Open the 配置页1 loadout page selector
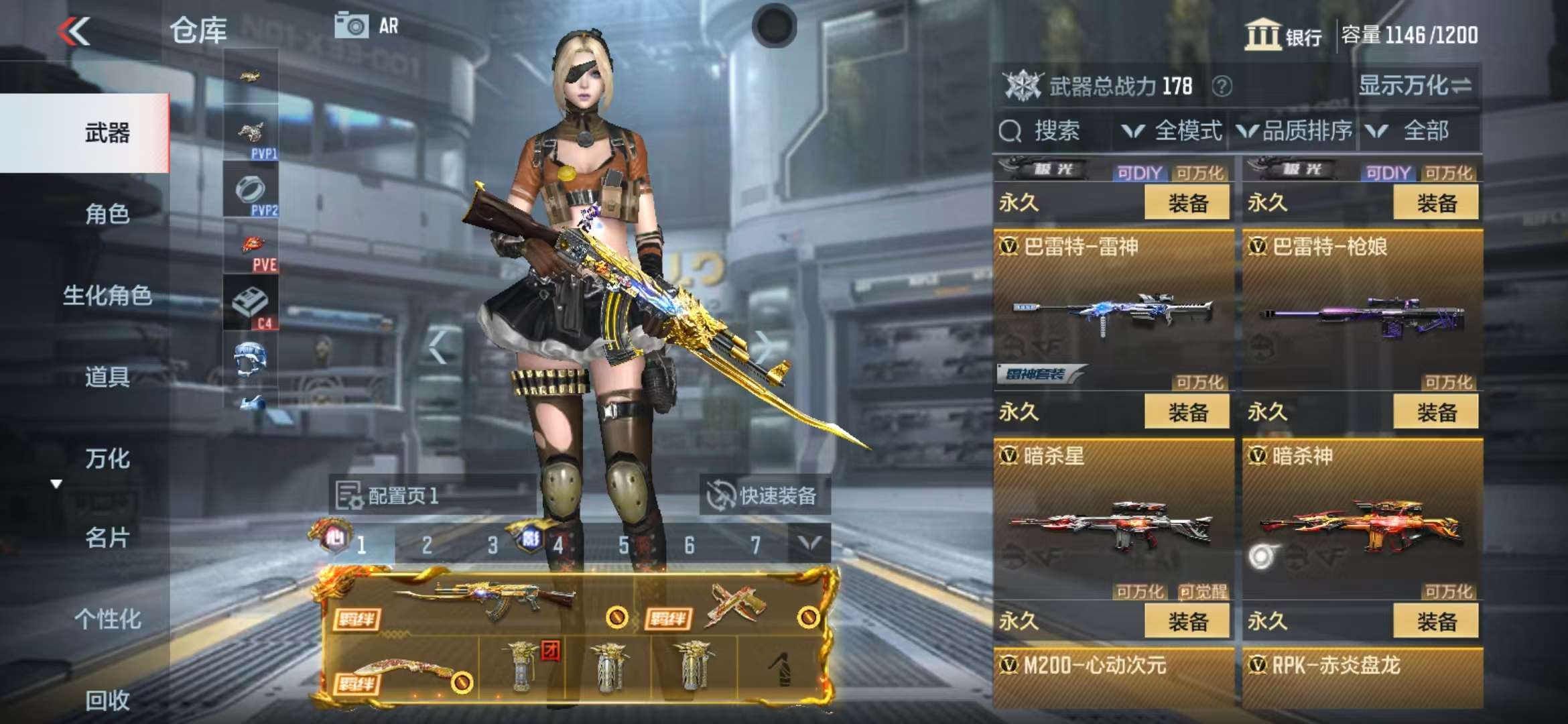The width and height of the screenshot is (1568, 724). coord(389,496)
